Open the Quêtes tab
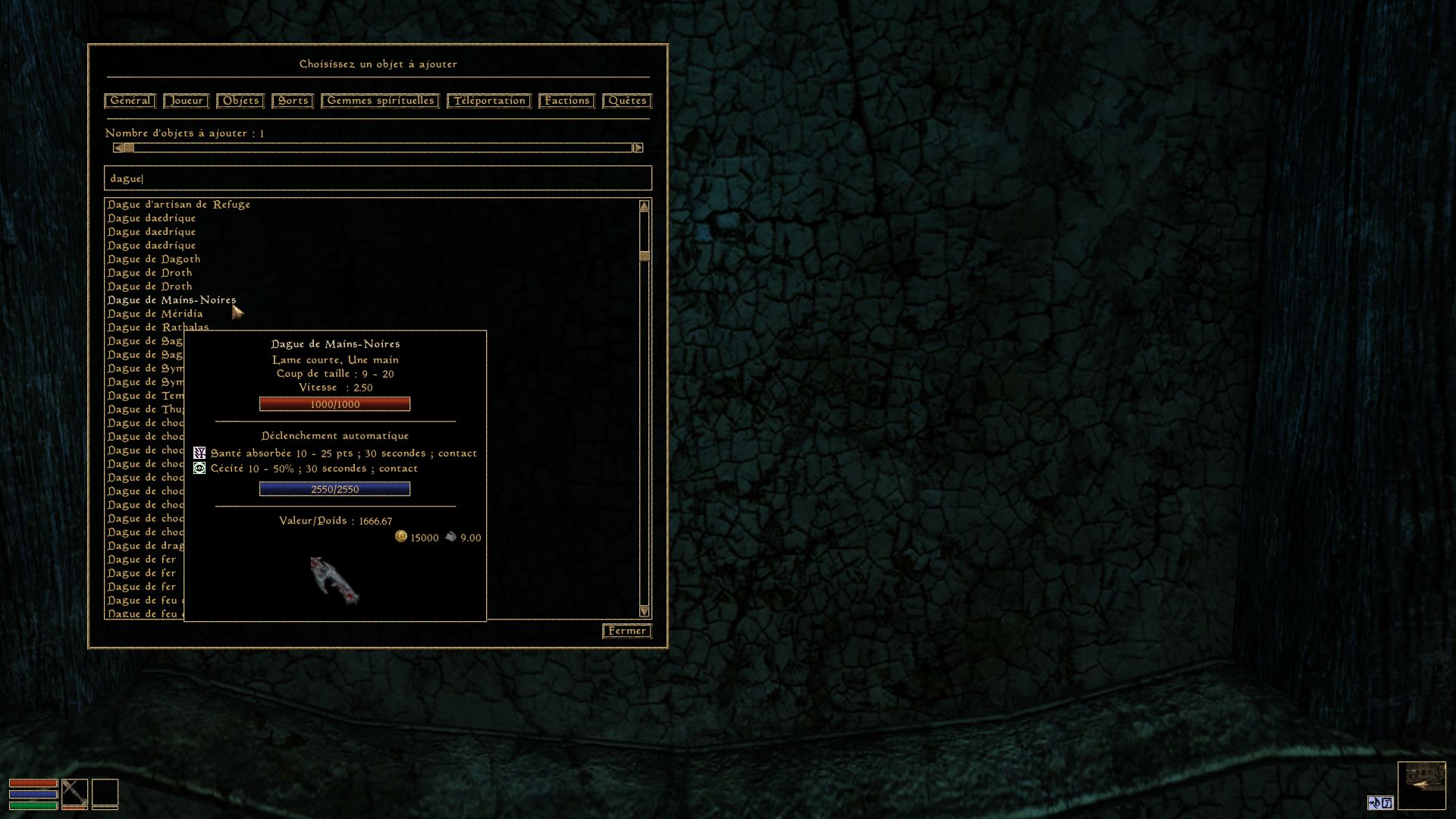Viewport: 1456px width, 819px height. [627, 101]
